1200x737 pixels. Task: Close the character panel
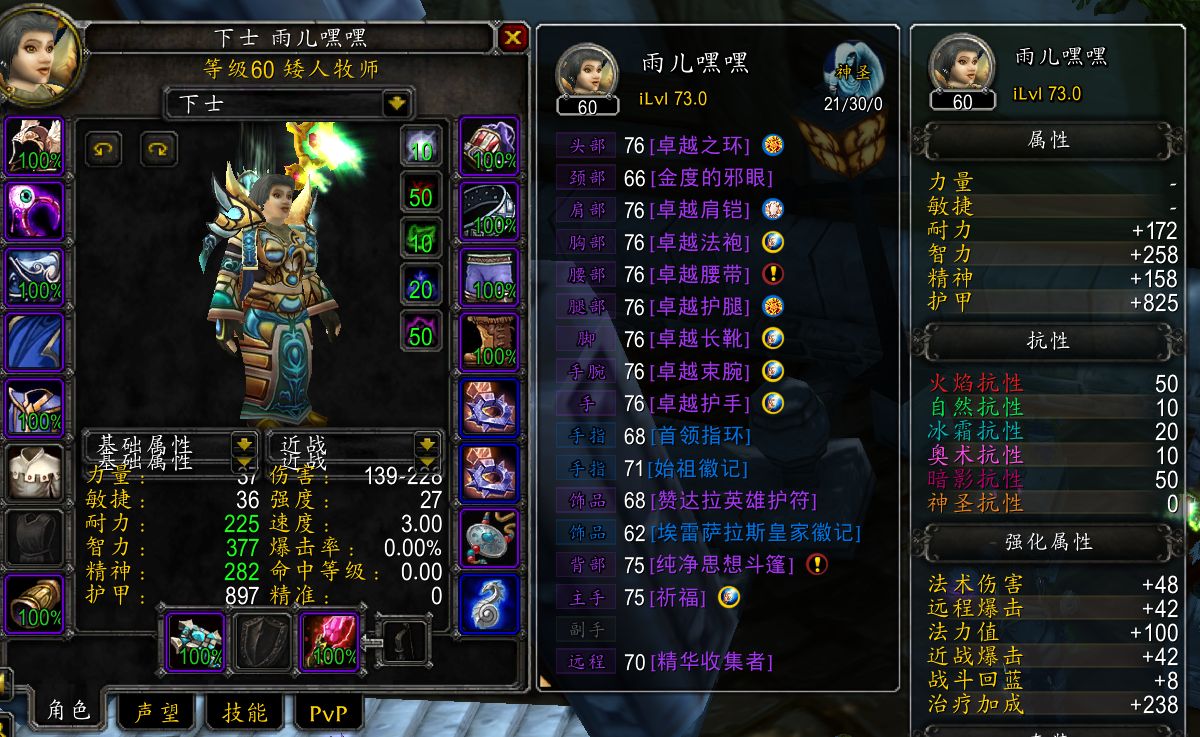[x=513, y=38]
